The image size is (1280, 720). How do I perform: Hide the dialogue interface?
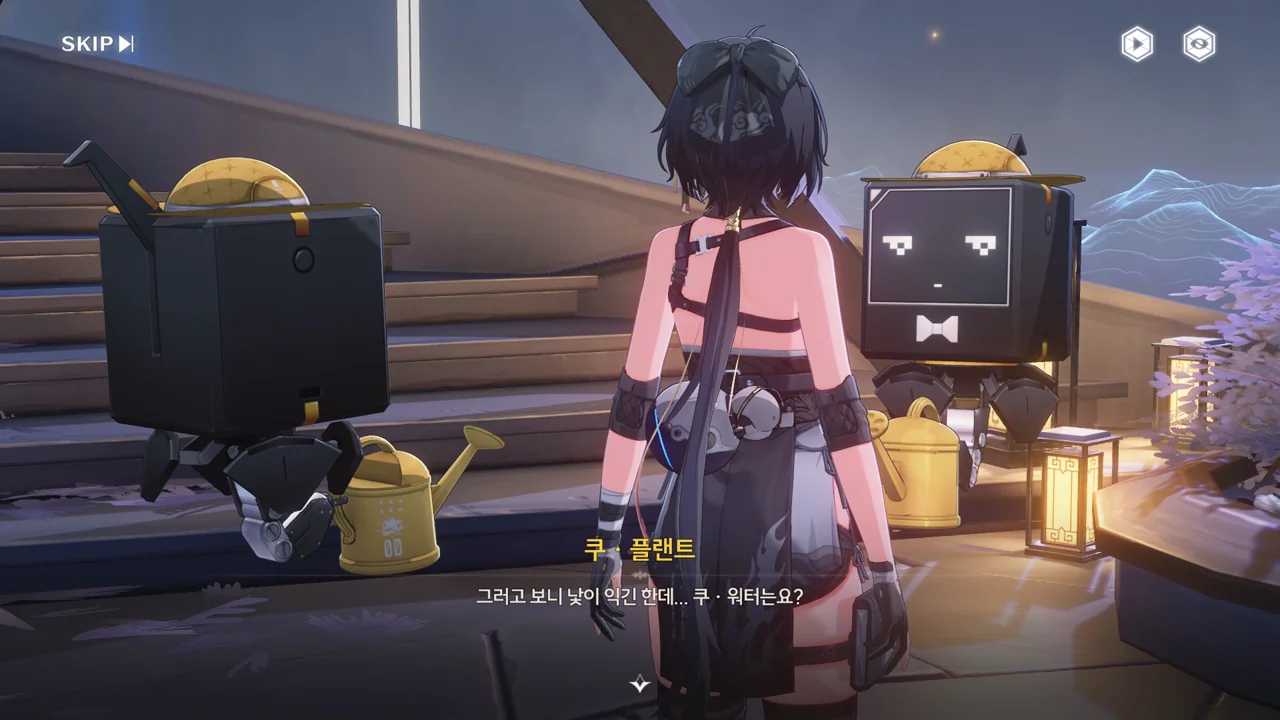(1199, 44)
